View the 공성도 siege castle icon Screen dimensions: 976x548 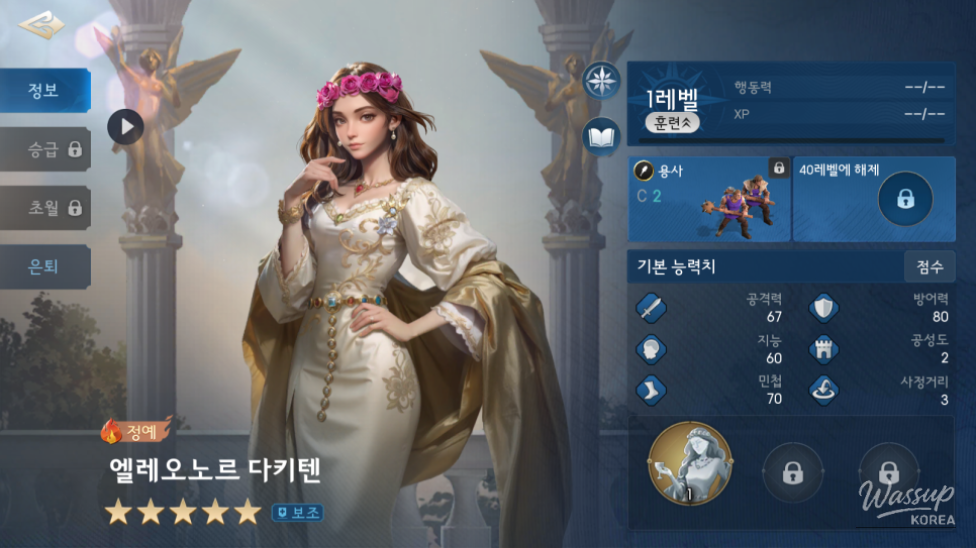pos(824,349)
